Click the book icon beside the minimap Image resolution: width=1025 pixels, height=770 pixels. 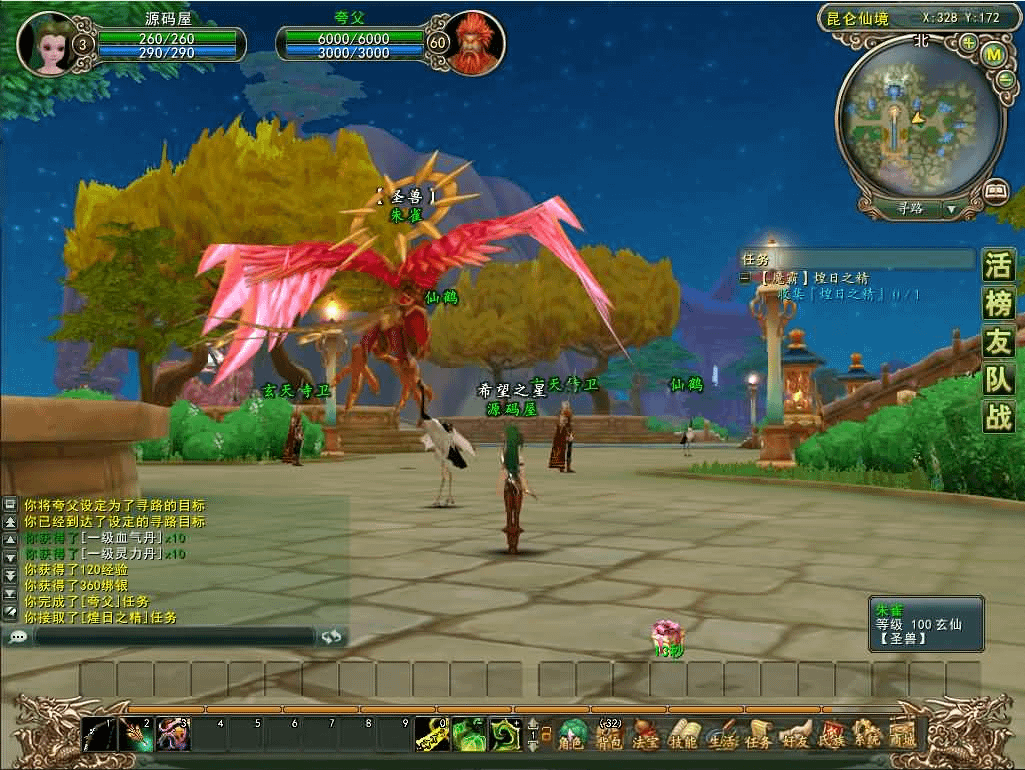coord(995,189)
